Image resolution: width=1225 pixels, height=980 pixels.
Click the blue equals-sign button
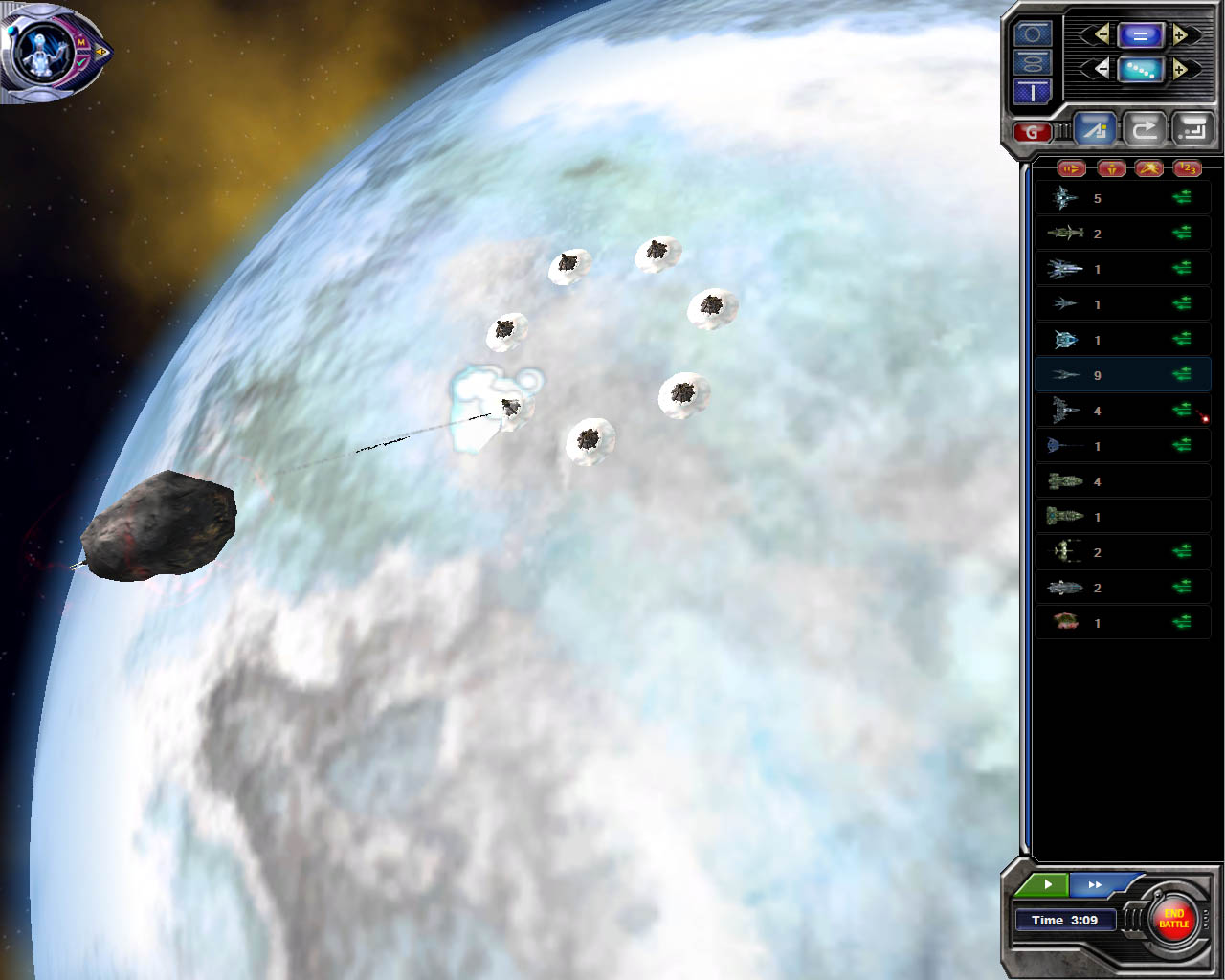coord(1140,35)
